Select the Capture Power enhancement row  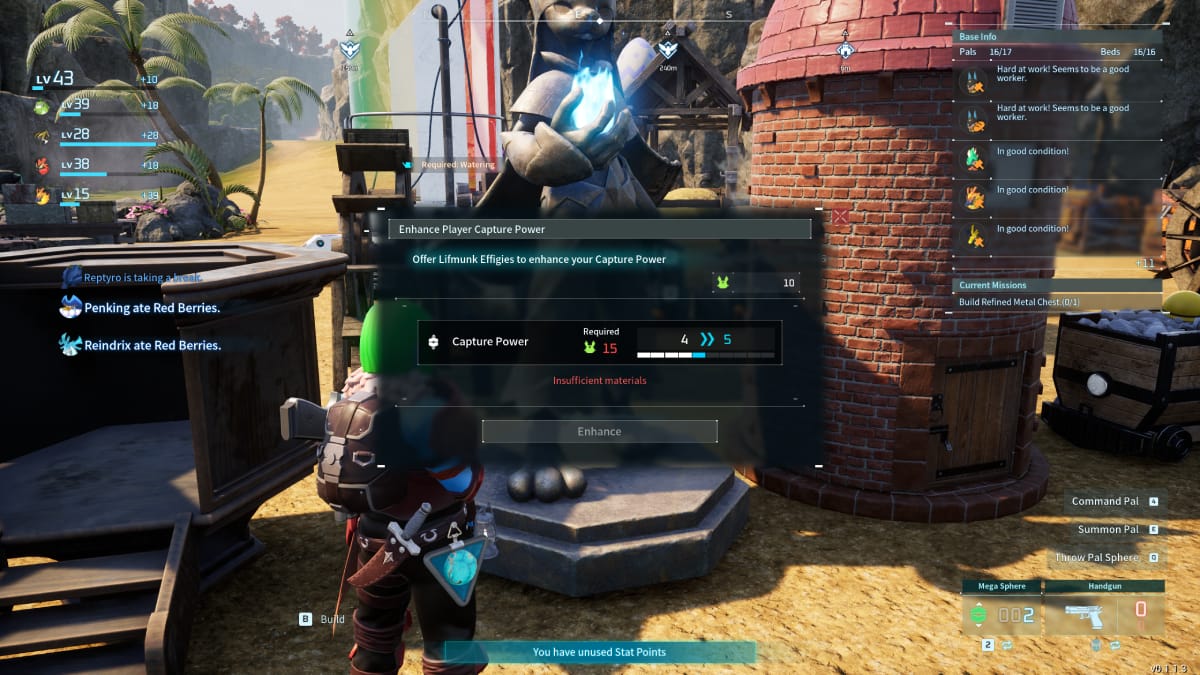599,342
